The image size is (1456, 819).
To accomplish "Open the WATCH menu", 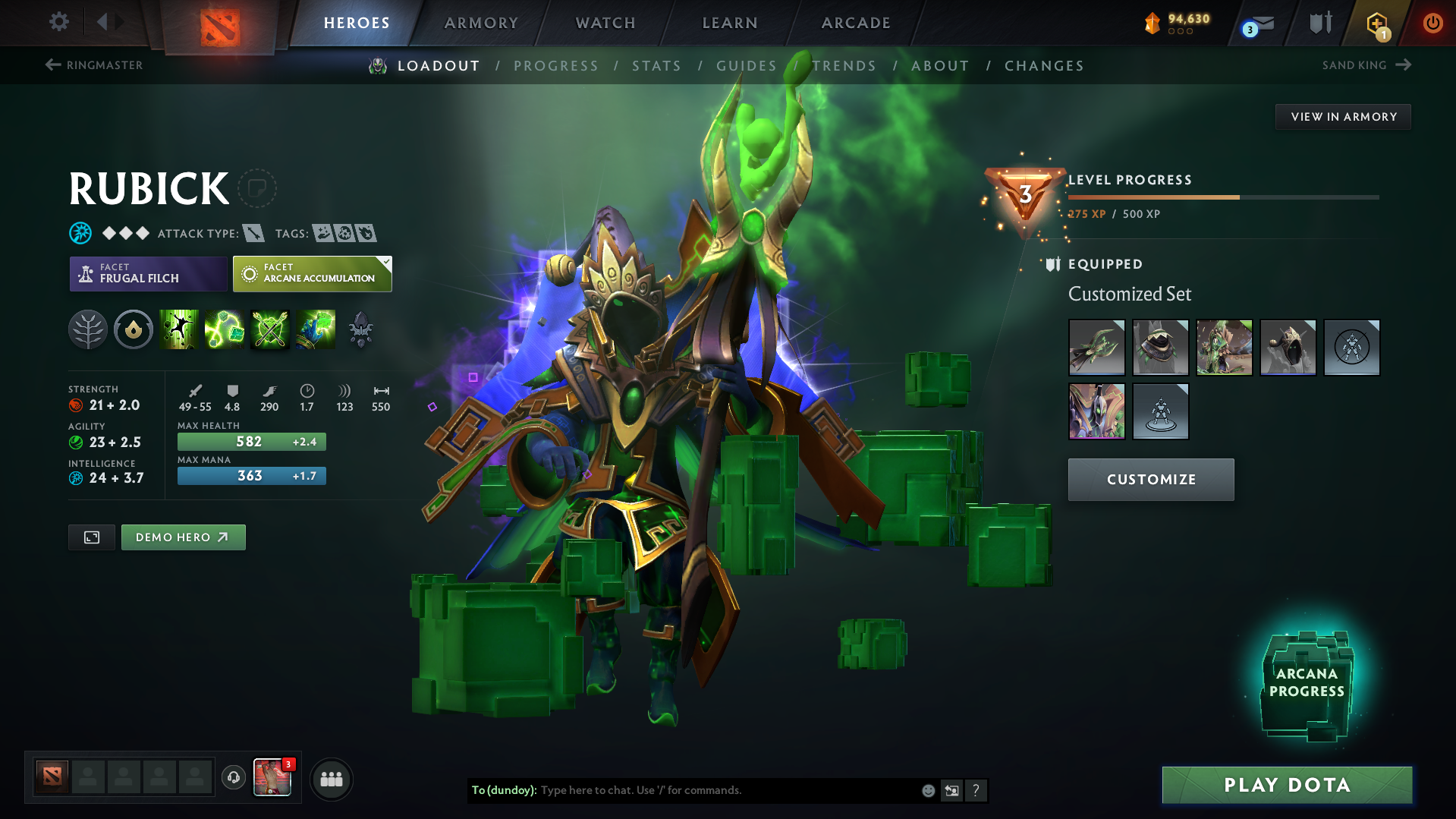I will tap(605, 23).
